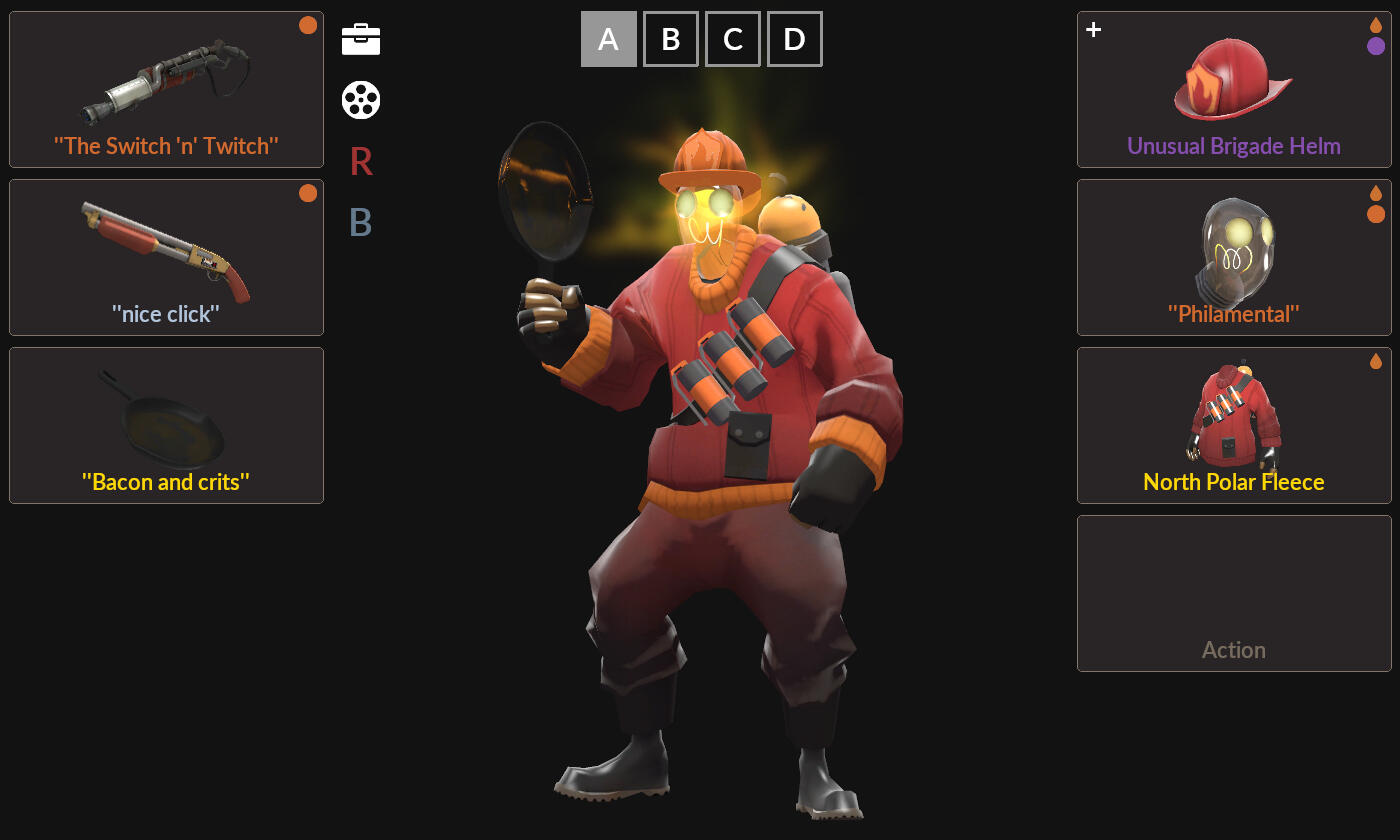Click the toolbox icon
This screenshot has width=1400, height=840.
point(361,39)
